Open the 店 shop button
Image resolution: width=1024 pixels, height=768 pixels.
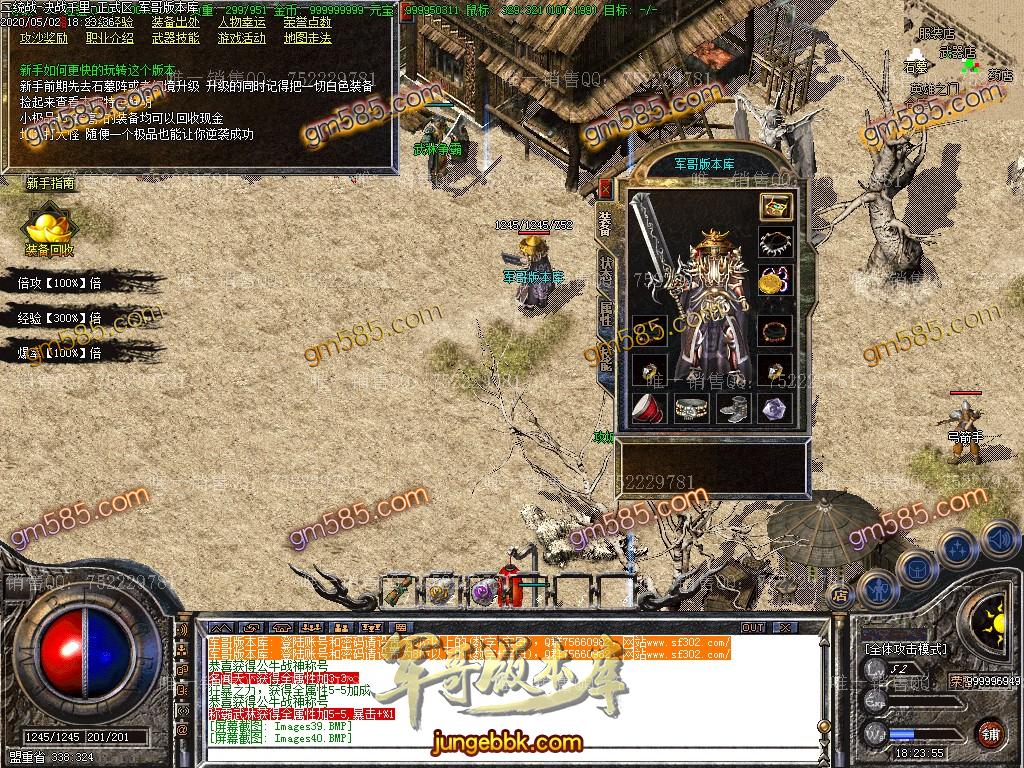click(838, 593)
